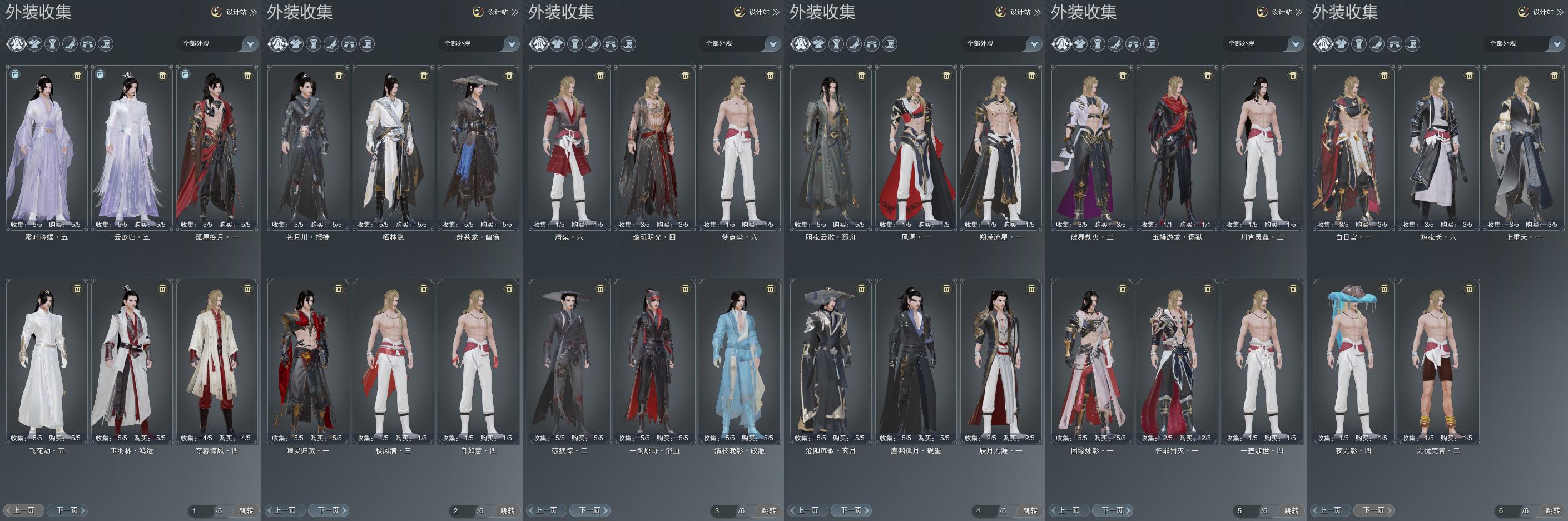
Task: Pick the 曜灵归藏·一 outfit card
Action: click(x=308, y=360)
